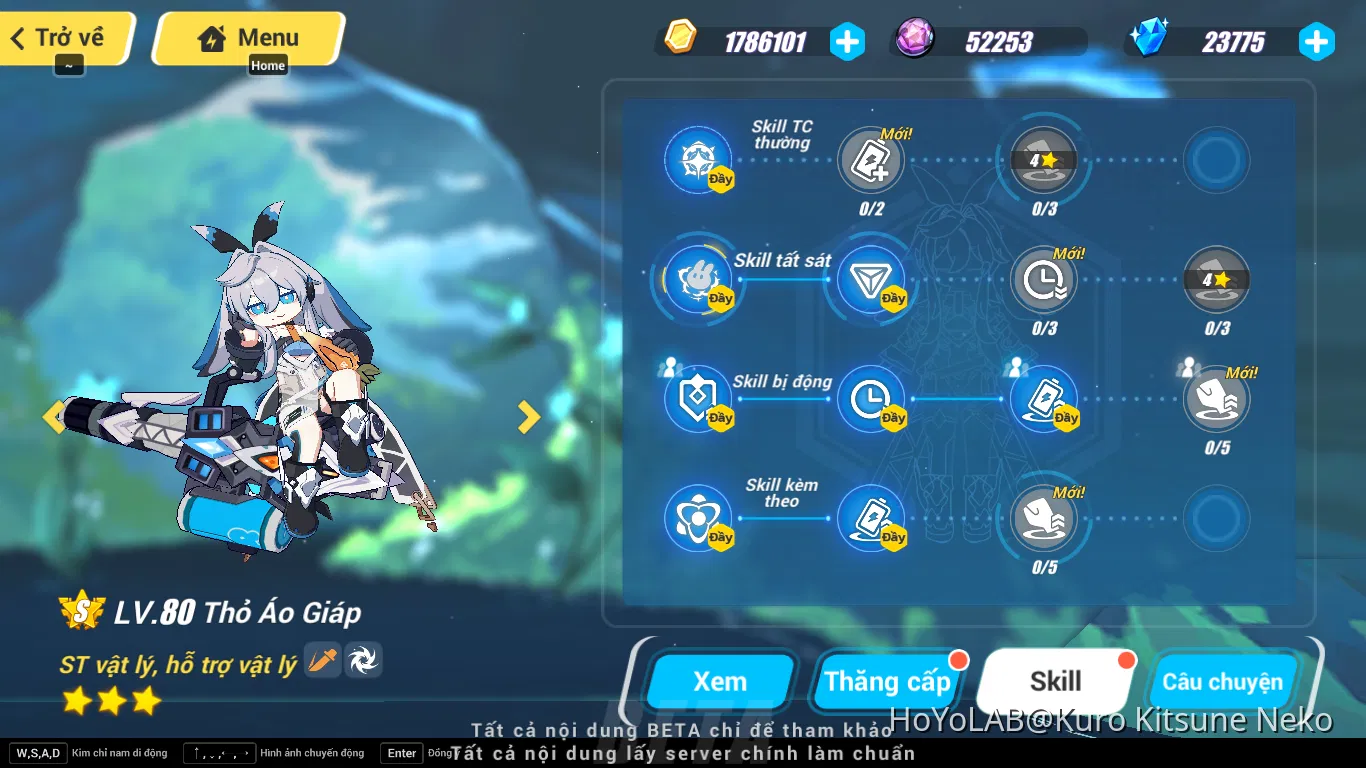Open the Câu chuyện tab
The height and width of the screenshot is (768, 1366).
[x=1224, y=681]
